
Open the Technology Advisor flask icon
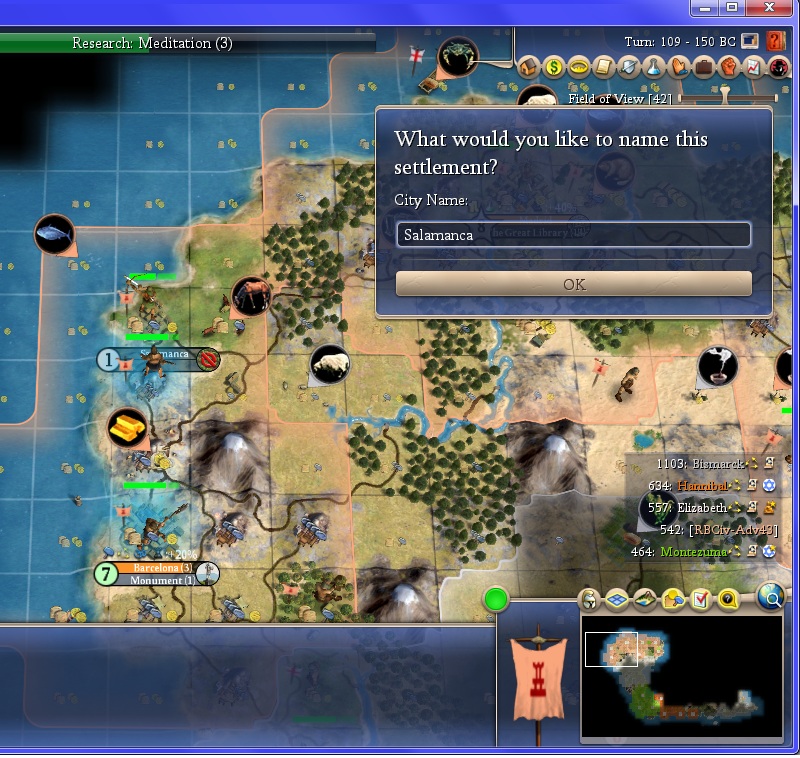coord(653,68)
